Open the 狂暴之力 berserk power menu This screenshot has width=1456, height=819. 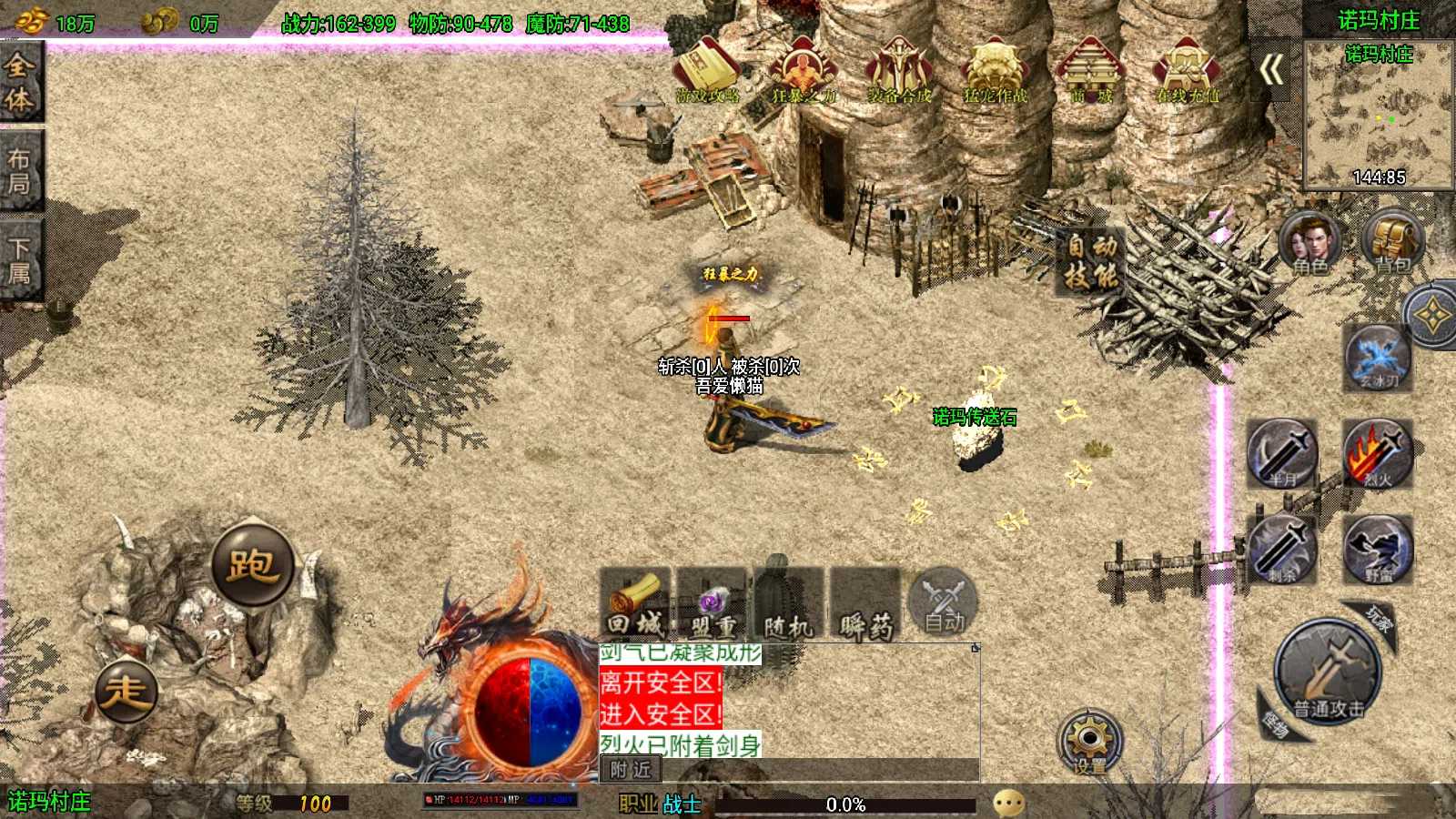[803, 70]
